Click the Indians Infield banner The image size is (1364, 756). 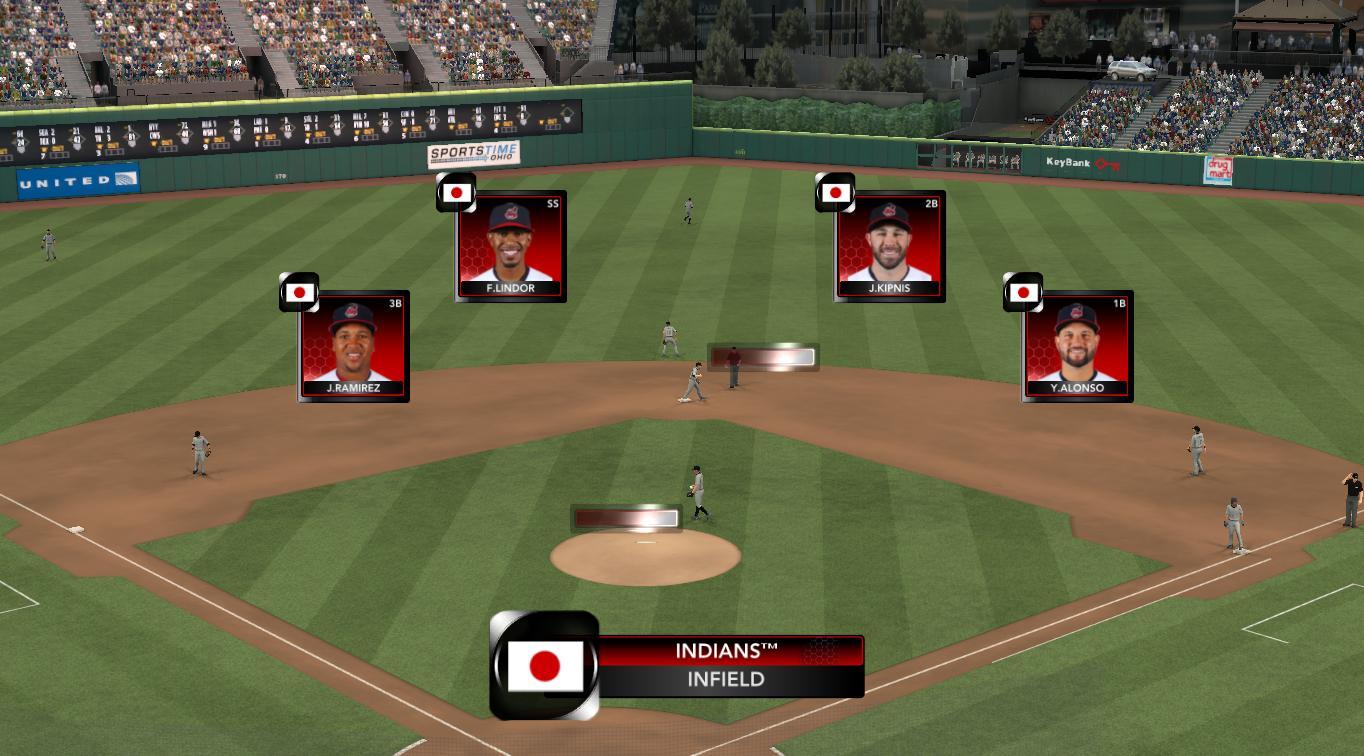point(730,666)
